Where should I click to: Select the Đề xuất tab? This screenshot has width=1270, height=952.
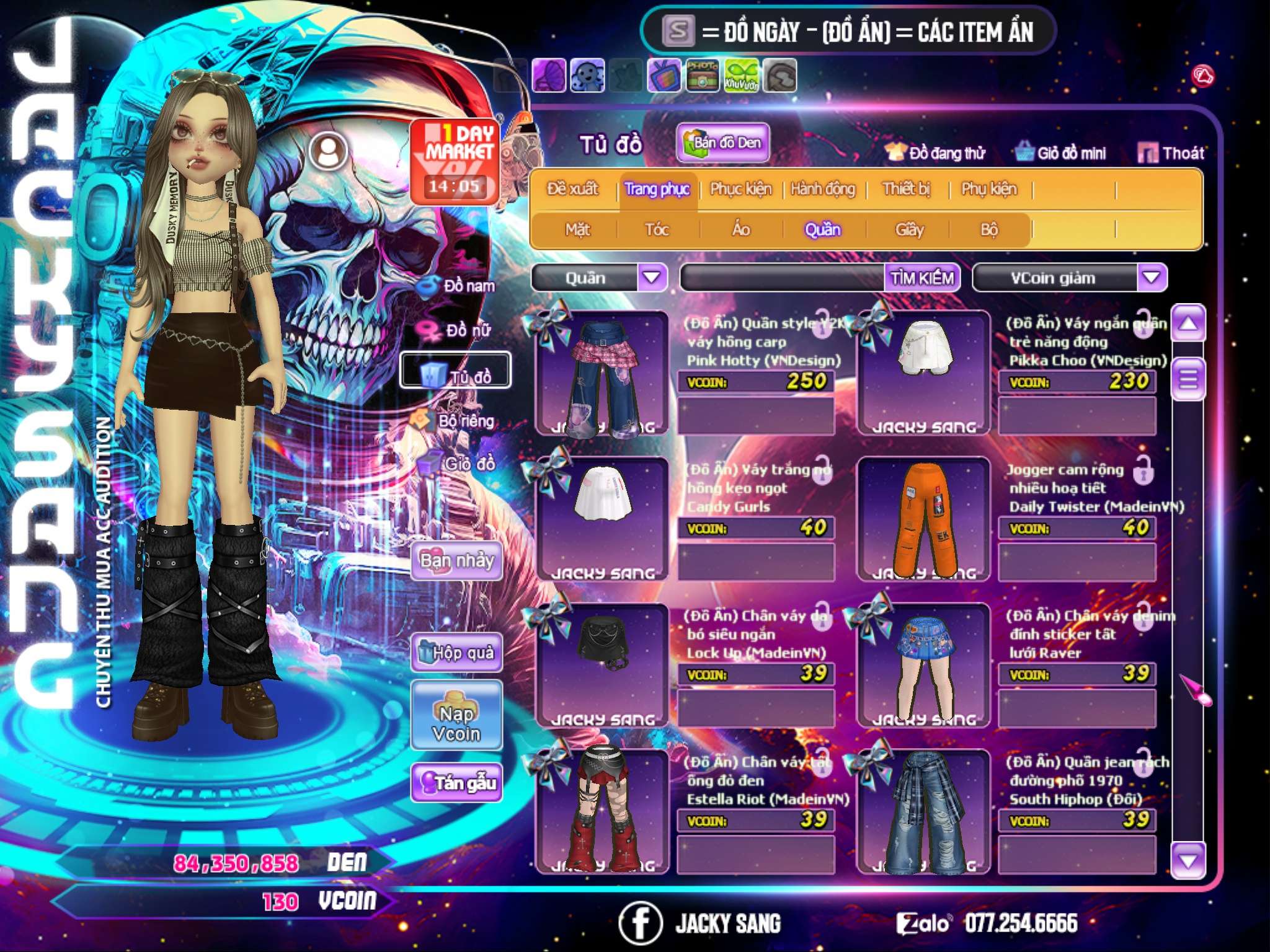(x=572, y=189)
